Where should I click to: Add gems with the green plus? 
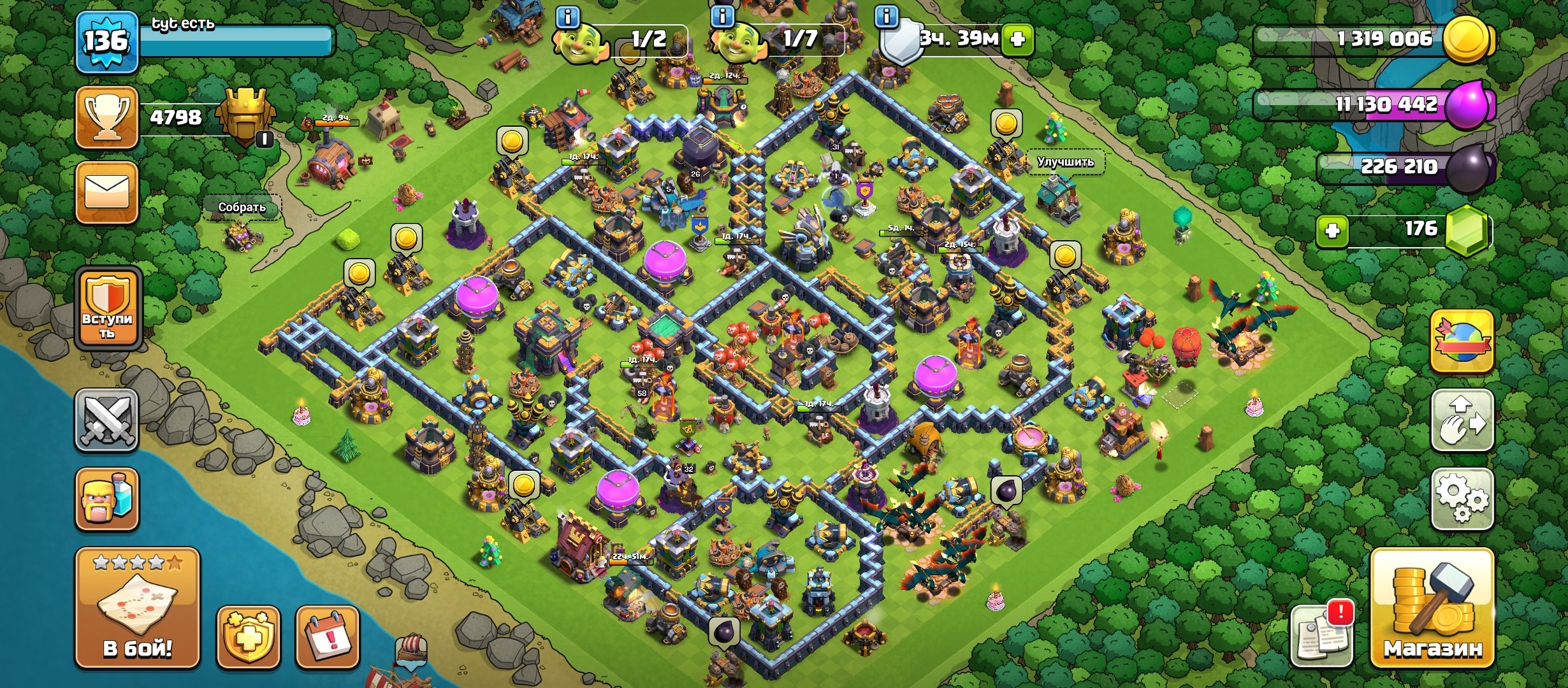pos(1332,231)
